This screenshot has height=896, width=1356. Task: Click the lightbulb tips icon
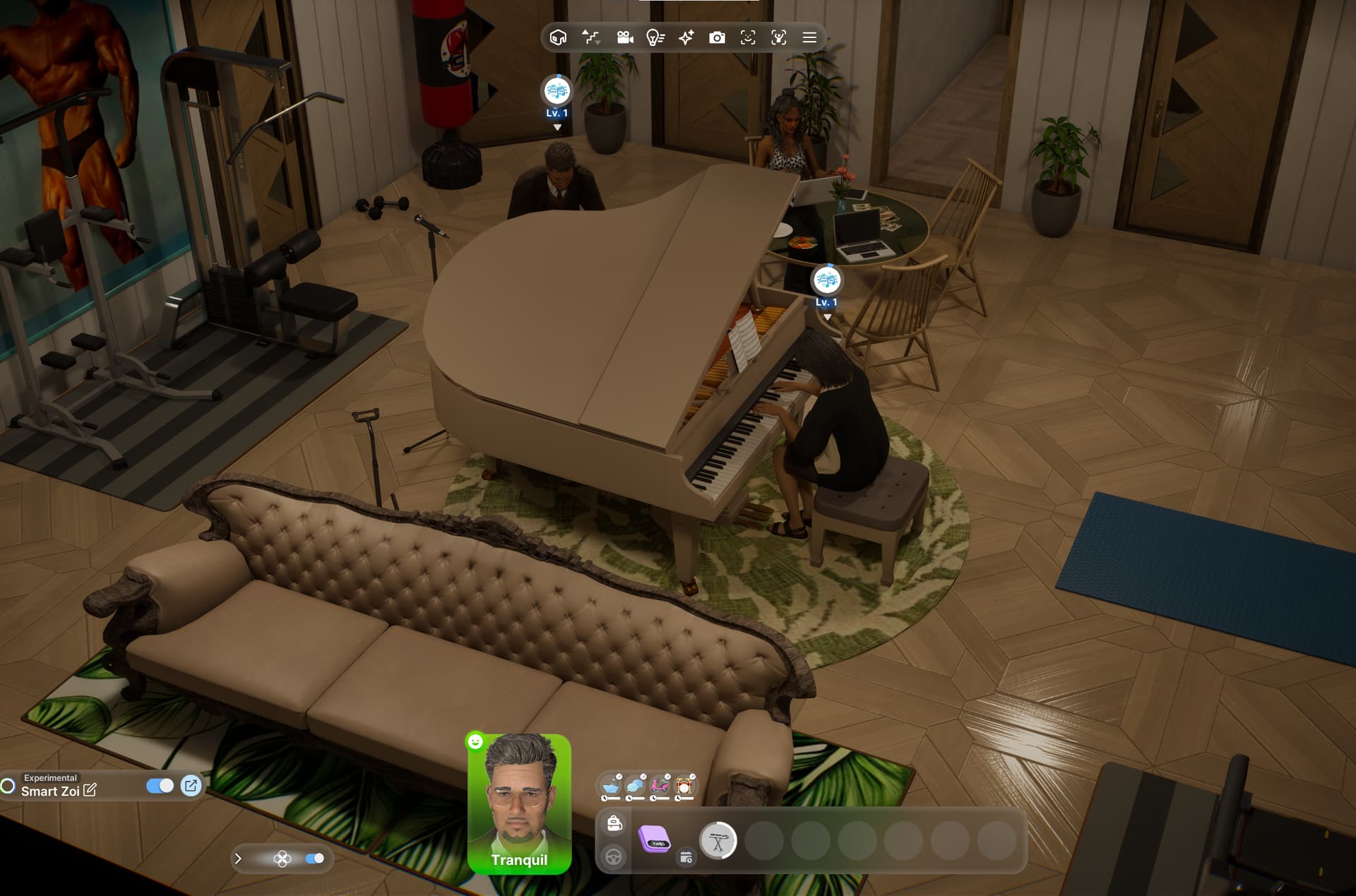pos(655,37)
